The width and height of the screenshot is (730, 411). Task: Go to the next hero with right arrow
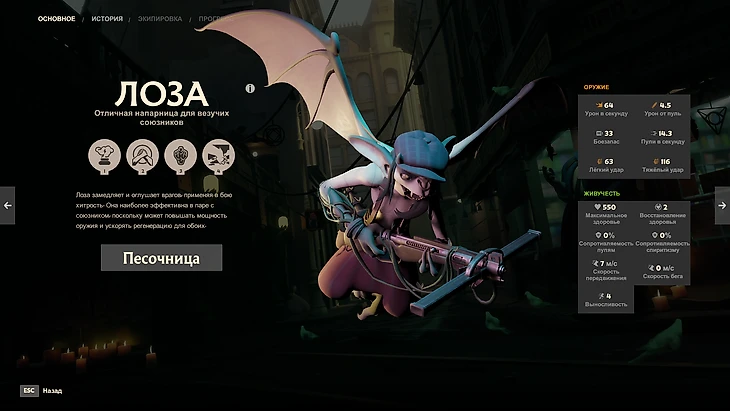coord(722,205)
